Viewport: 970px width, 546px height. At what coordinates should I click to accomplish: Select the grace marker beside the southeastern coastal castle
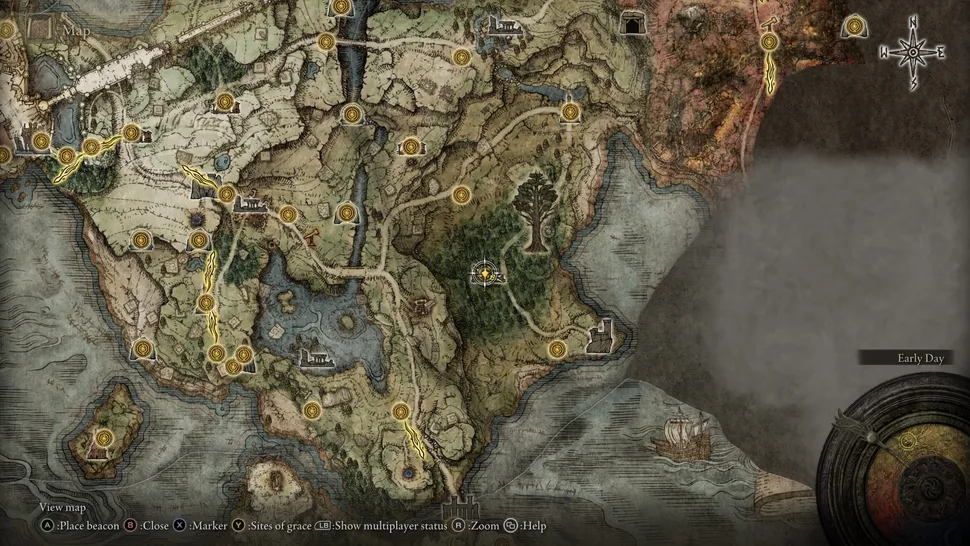[x=557, y=348]
